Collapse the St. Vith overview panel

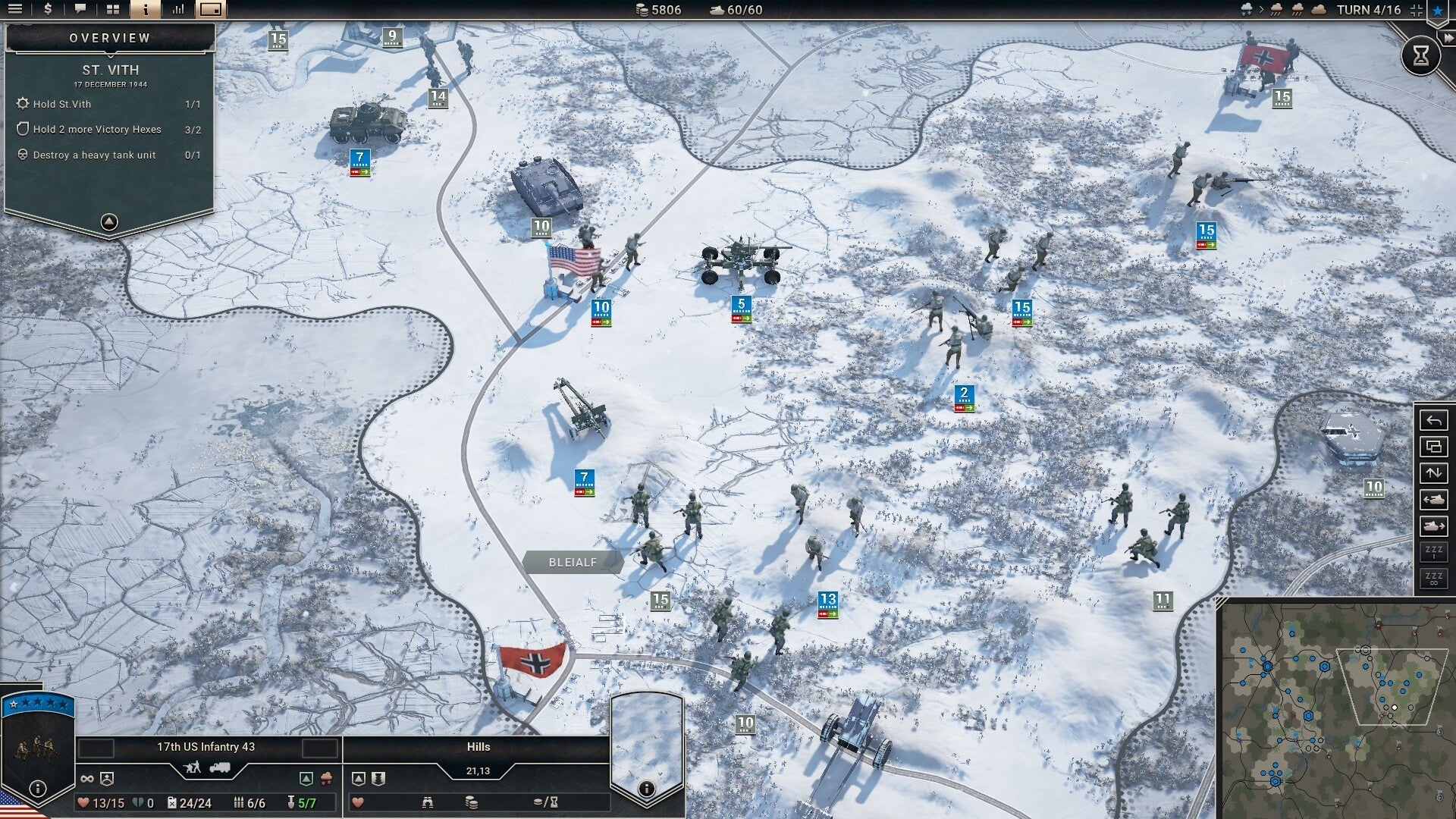[x=110, y=221]
